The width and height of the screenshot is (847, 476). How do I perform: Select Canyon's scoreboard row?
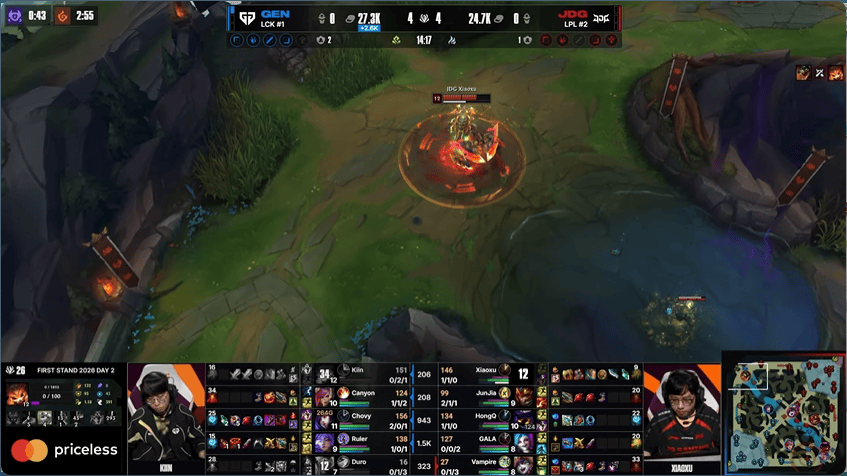click(x=368, y=396)
